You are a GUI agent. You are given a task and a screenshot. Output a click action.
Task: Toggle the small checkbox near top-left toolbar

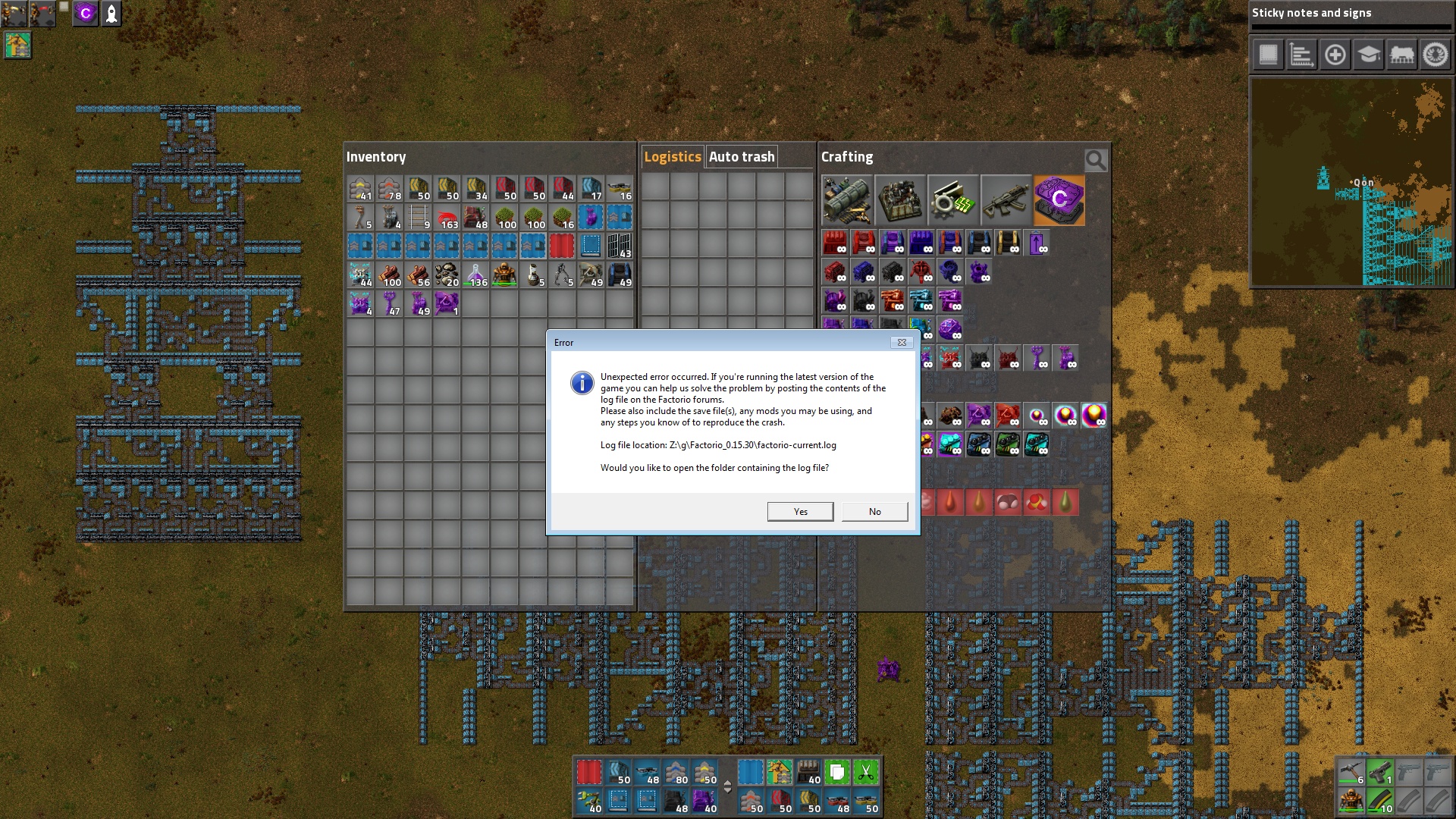tap(64, 6)
